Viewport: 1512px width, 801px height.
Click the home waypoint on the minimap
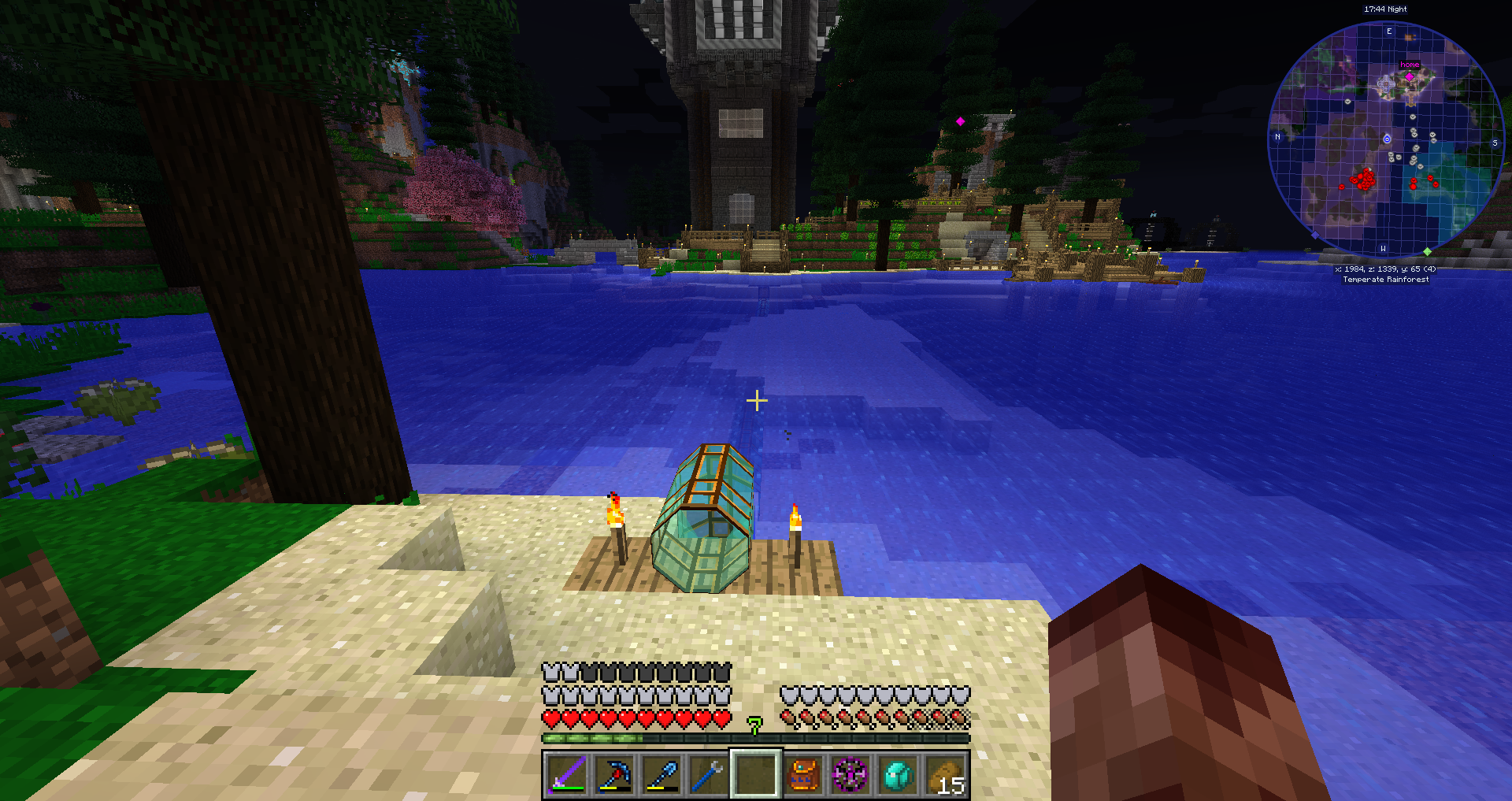[1410, 76]
